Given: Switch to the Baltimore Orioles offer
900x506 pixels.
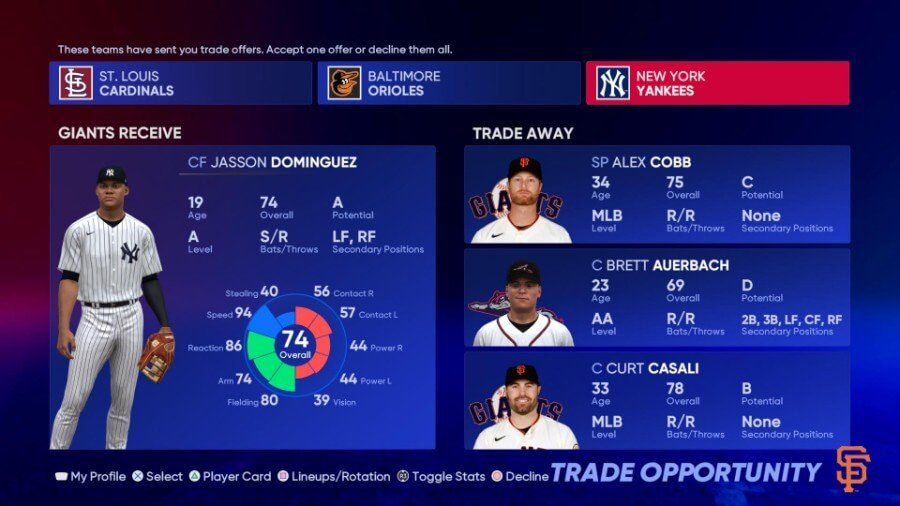Looking at the screenshot, I should tap(448, 83).
